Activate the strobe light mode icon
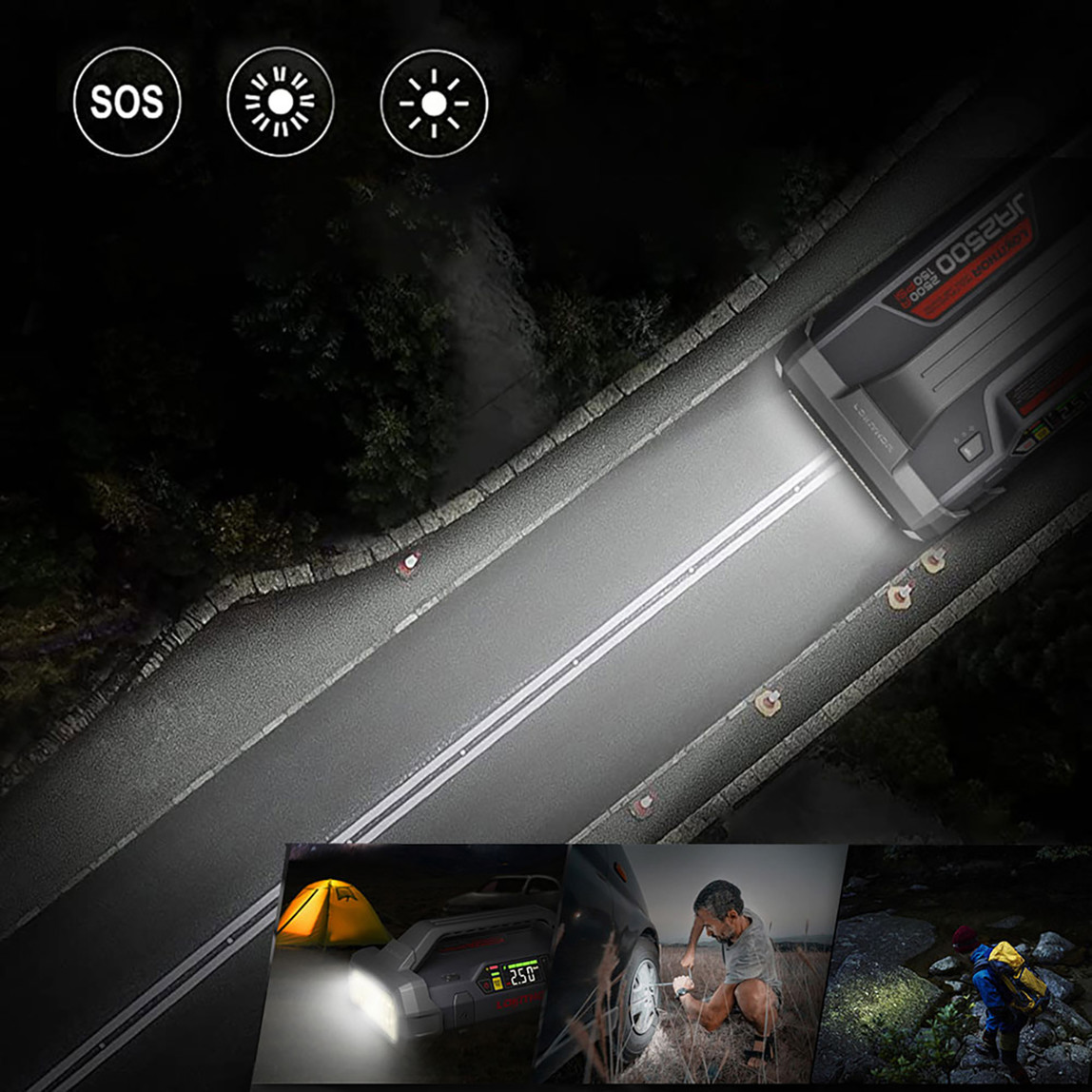This screenshot has height=1092, width=1092. click(281, 102)
